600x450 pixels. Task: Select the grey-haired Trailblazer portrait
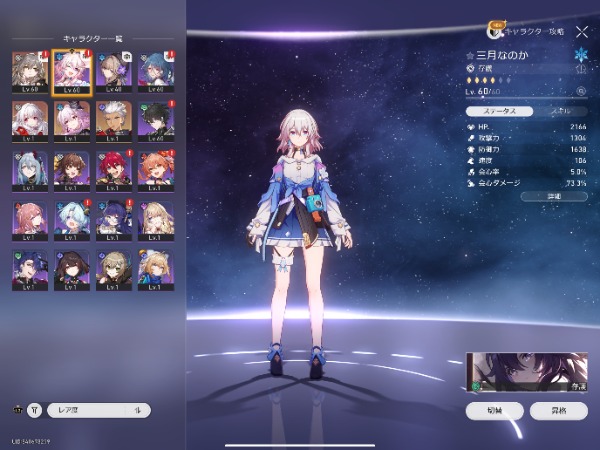point(29,70)
